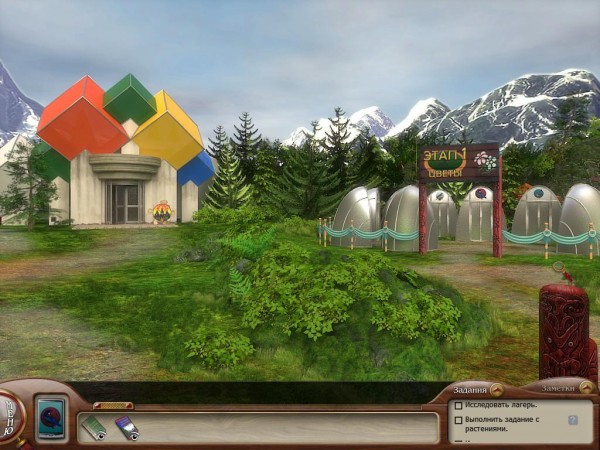Toggle the Исследовать лагерь task checkbox
Screen dimensions: 600x450
pos(457,406)
